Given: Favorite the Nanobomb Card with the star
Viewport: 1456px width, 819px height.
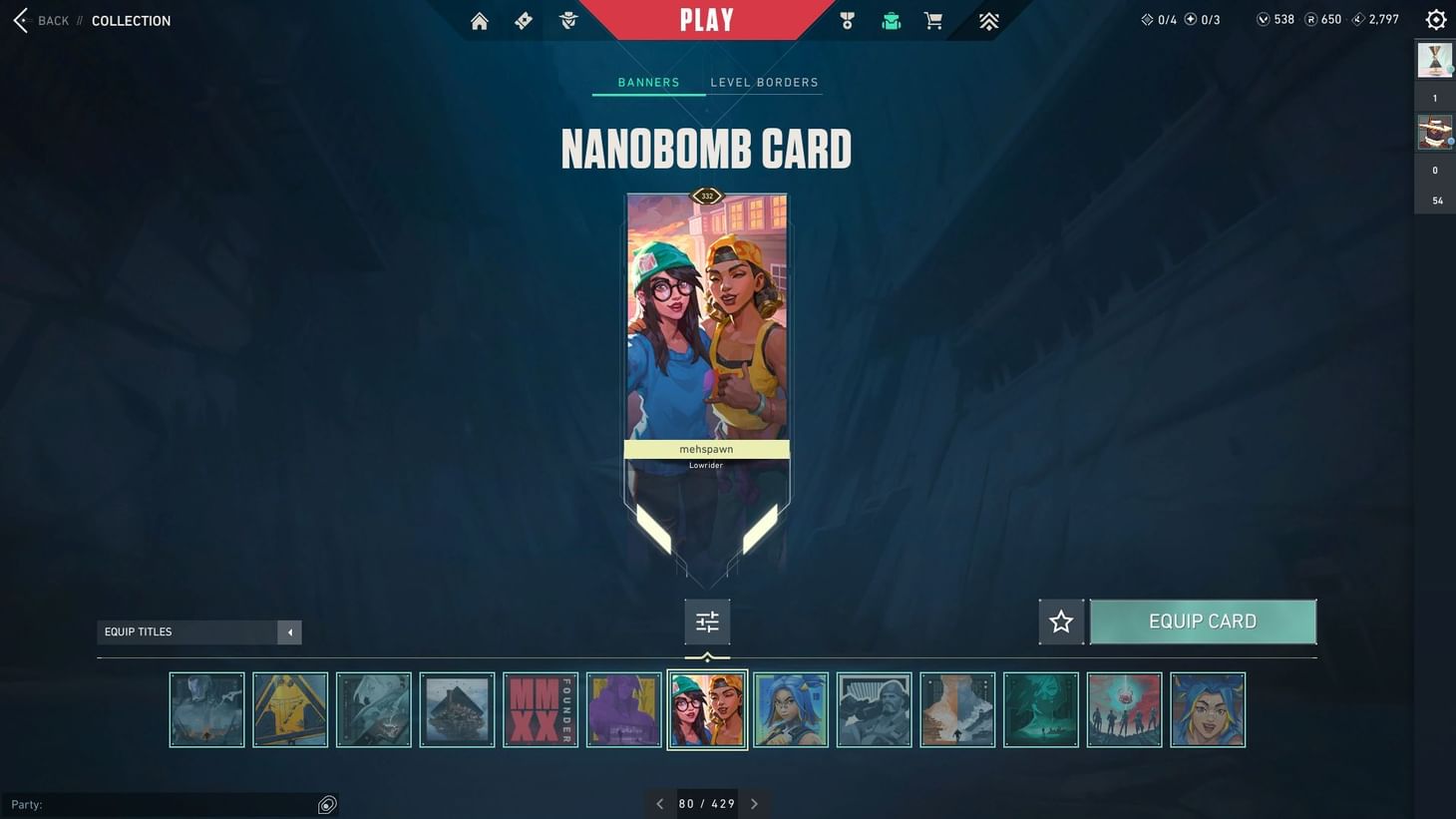Looking at the screenshot, I should point(1061,620).
